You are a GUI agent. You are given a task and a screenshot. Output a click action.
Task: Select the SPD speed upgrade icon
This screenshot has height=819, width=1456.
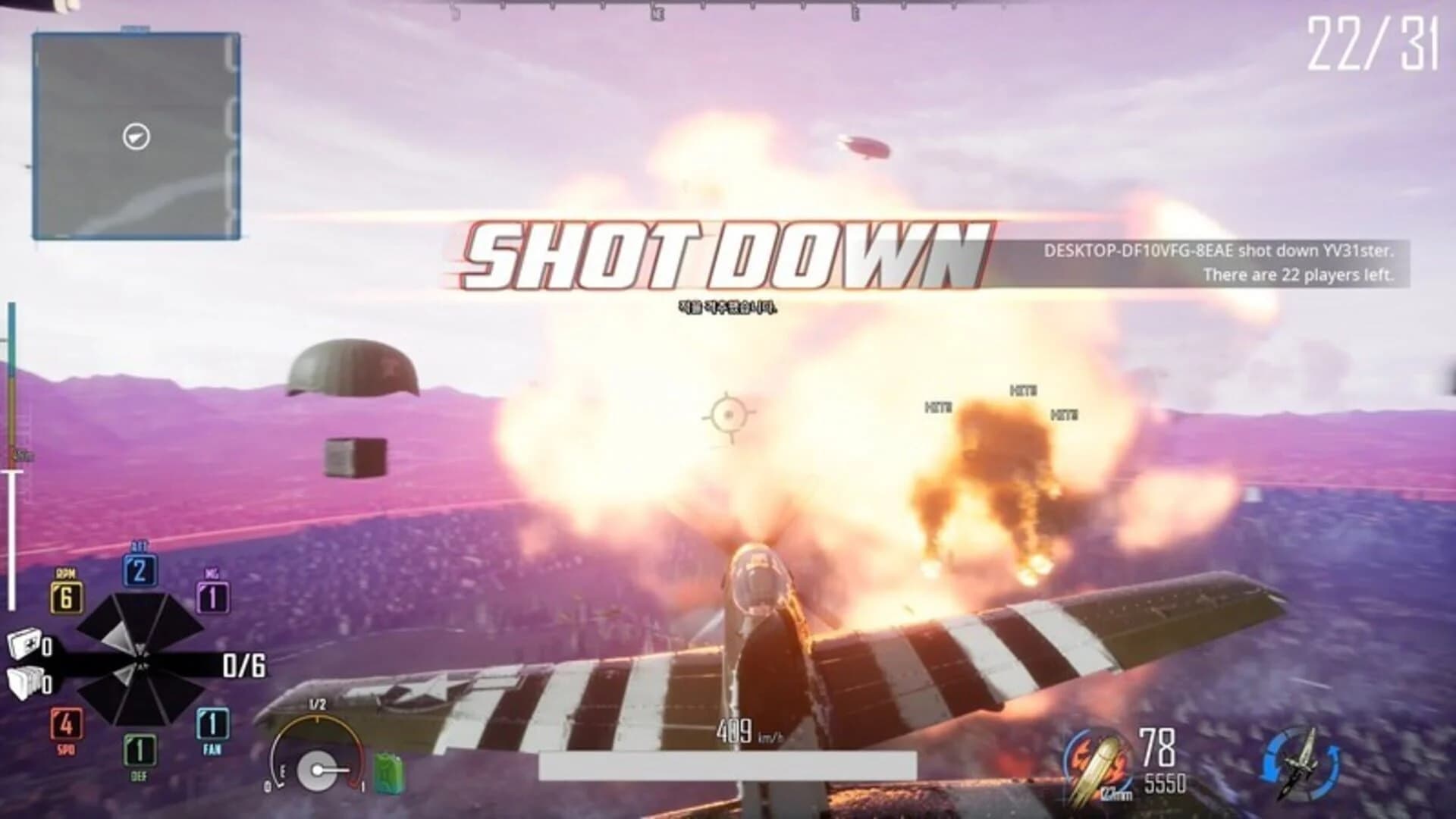(67, 724)
